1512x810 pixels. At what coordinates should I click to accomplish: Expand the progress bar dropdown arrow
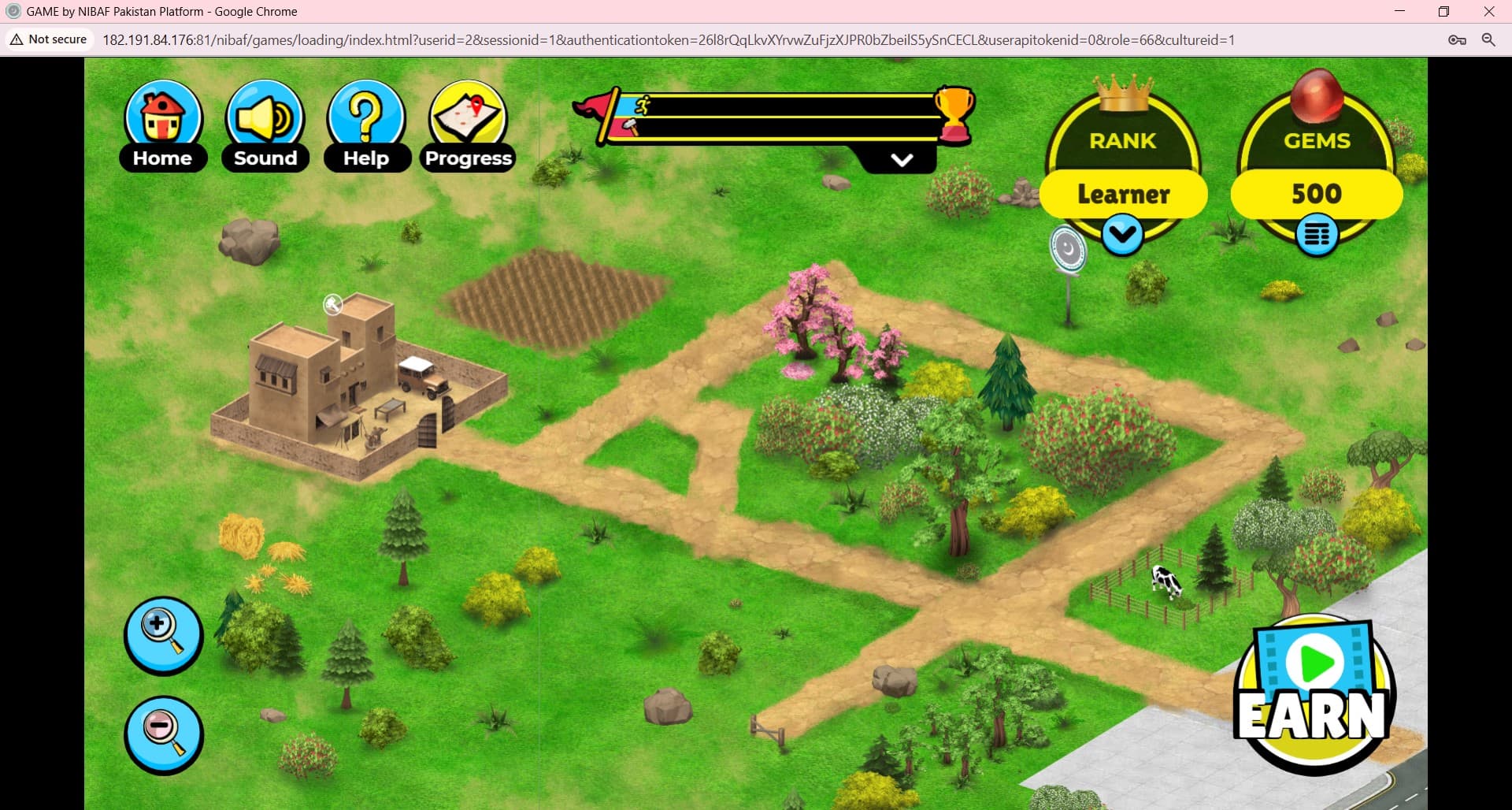(902, 160)
